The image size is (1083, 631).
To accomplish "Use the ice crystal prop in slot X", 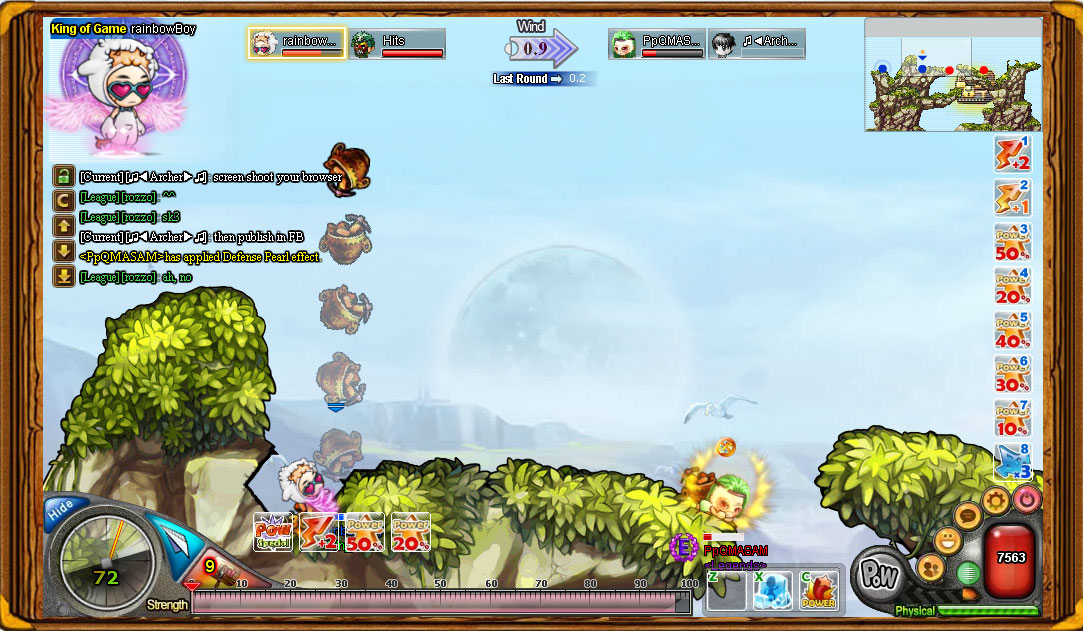I will [772, 591].
